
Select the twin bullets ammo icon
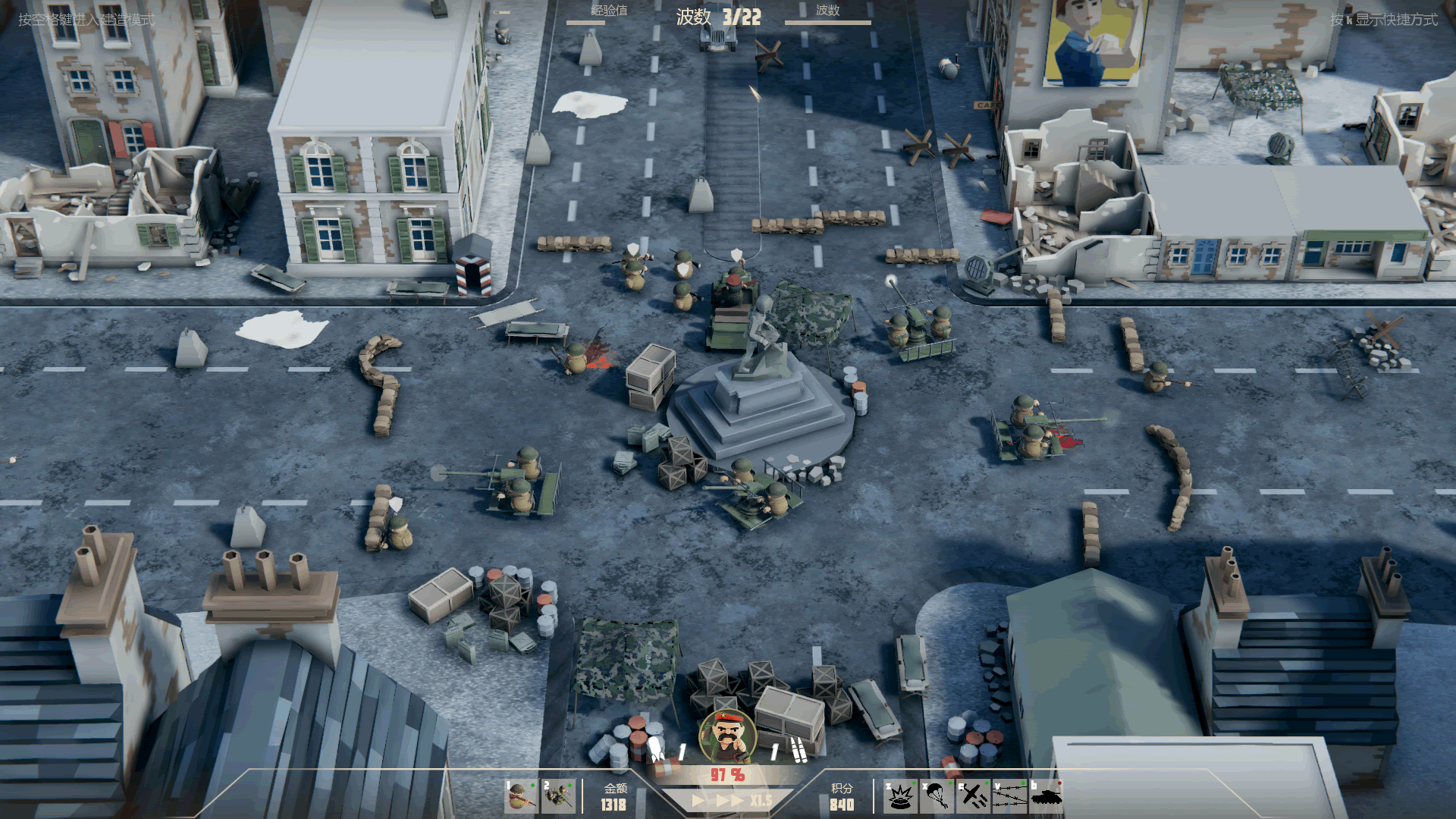(x=798, y=749)
